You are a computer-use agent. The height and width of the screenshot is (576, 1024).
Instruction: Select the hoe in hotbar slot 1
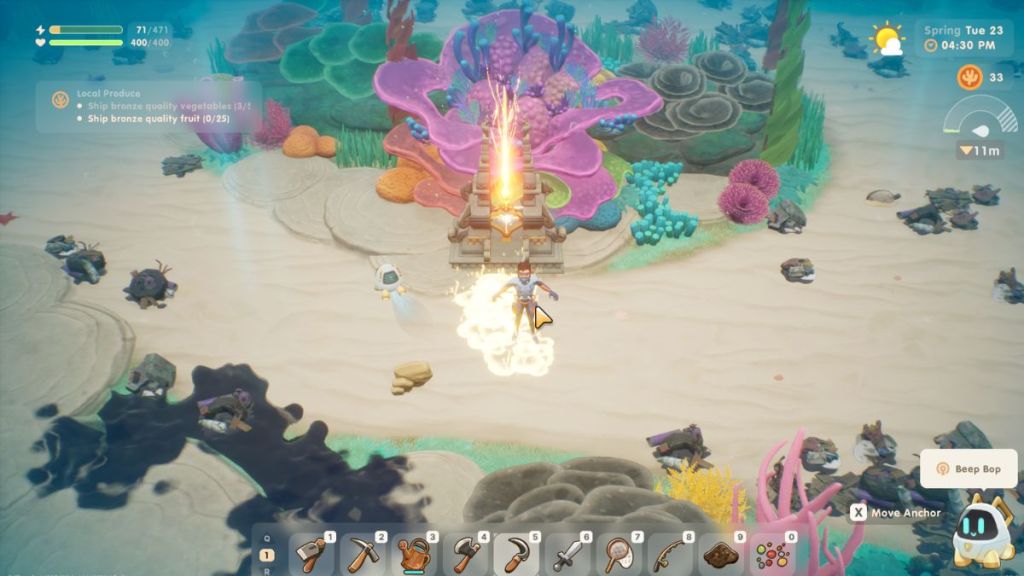(x=313, y=554)
